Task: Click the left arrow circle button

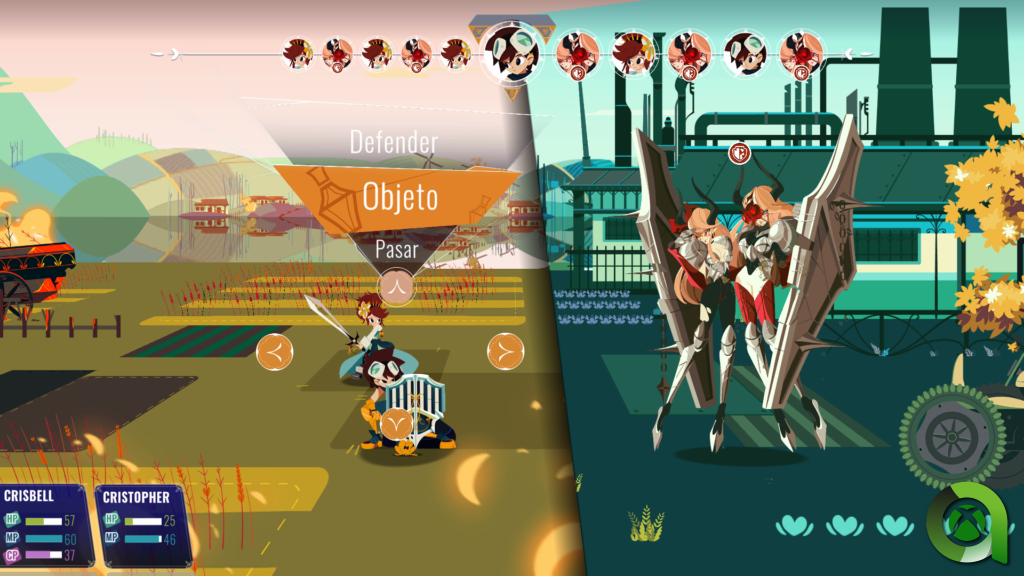Action: [x=275, y=352]
